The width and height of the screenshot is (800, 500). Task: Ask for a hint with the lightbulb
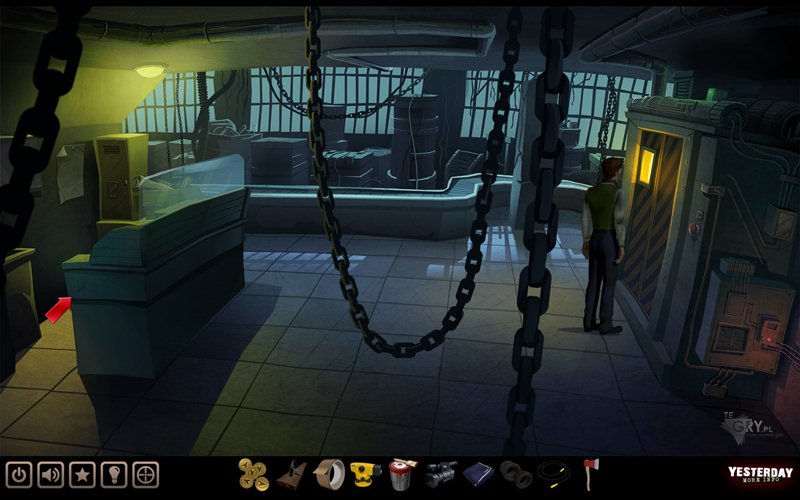click(114, 473)
